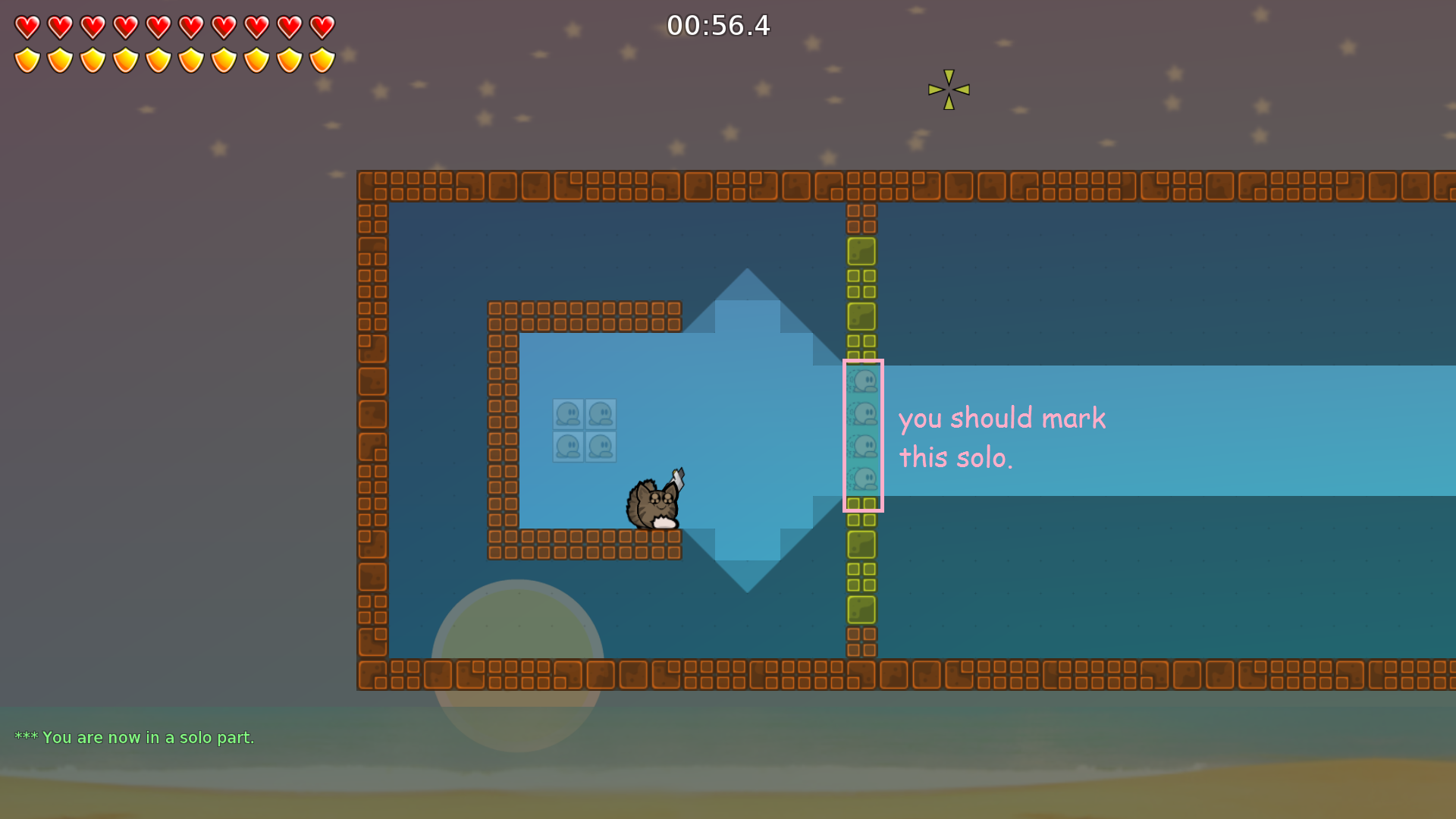Click the tooltip reading 'you should mark this solo'
The image size is (1456, 819).
(1002, 437)
